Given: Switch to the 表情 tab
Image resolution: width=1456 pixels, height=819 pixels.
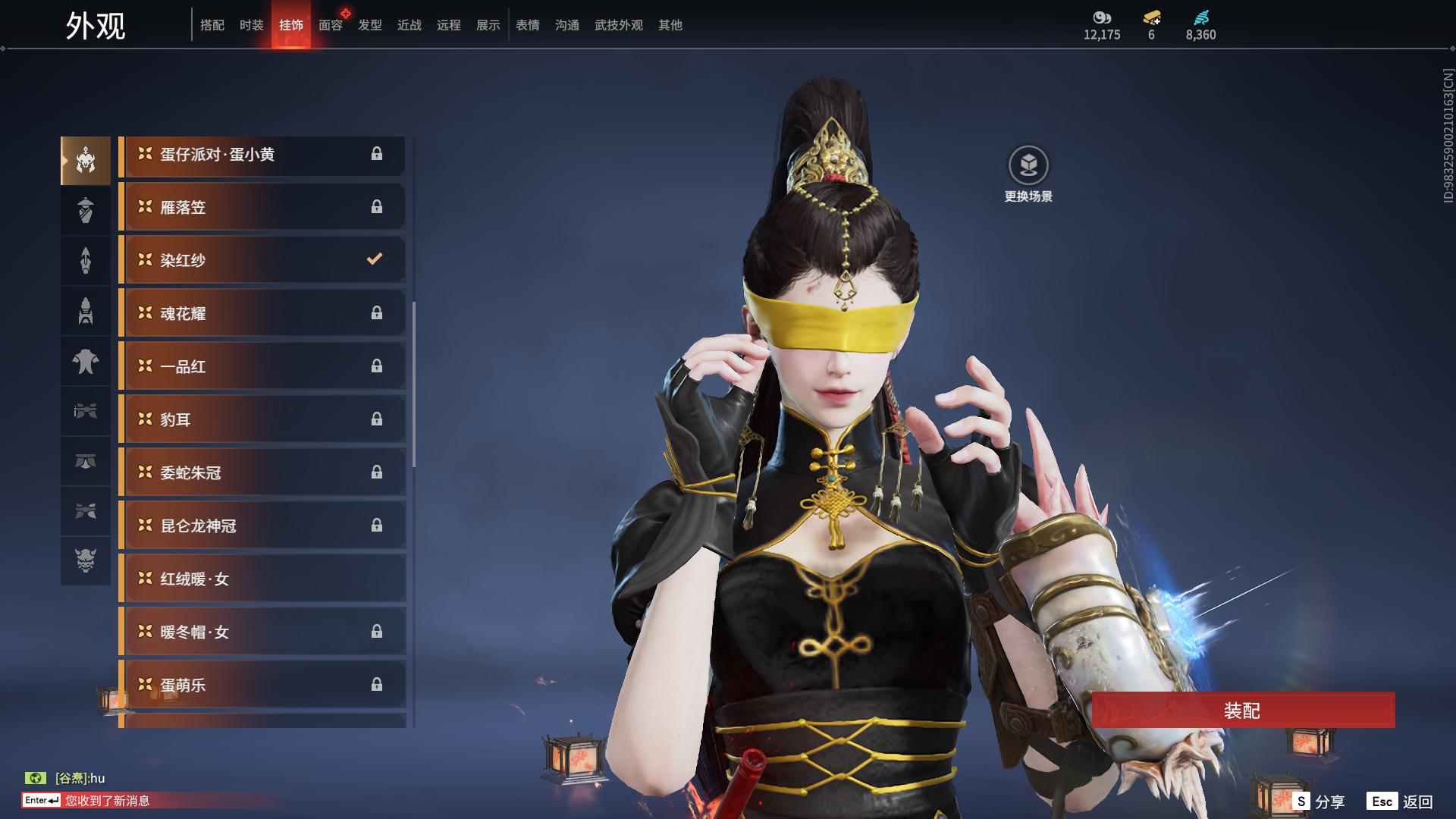Looking at the screenshot, I should click(x=527, y=25).
